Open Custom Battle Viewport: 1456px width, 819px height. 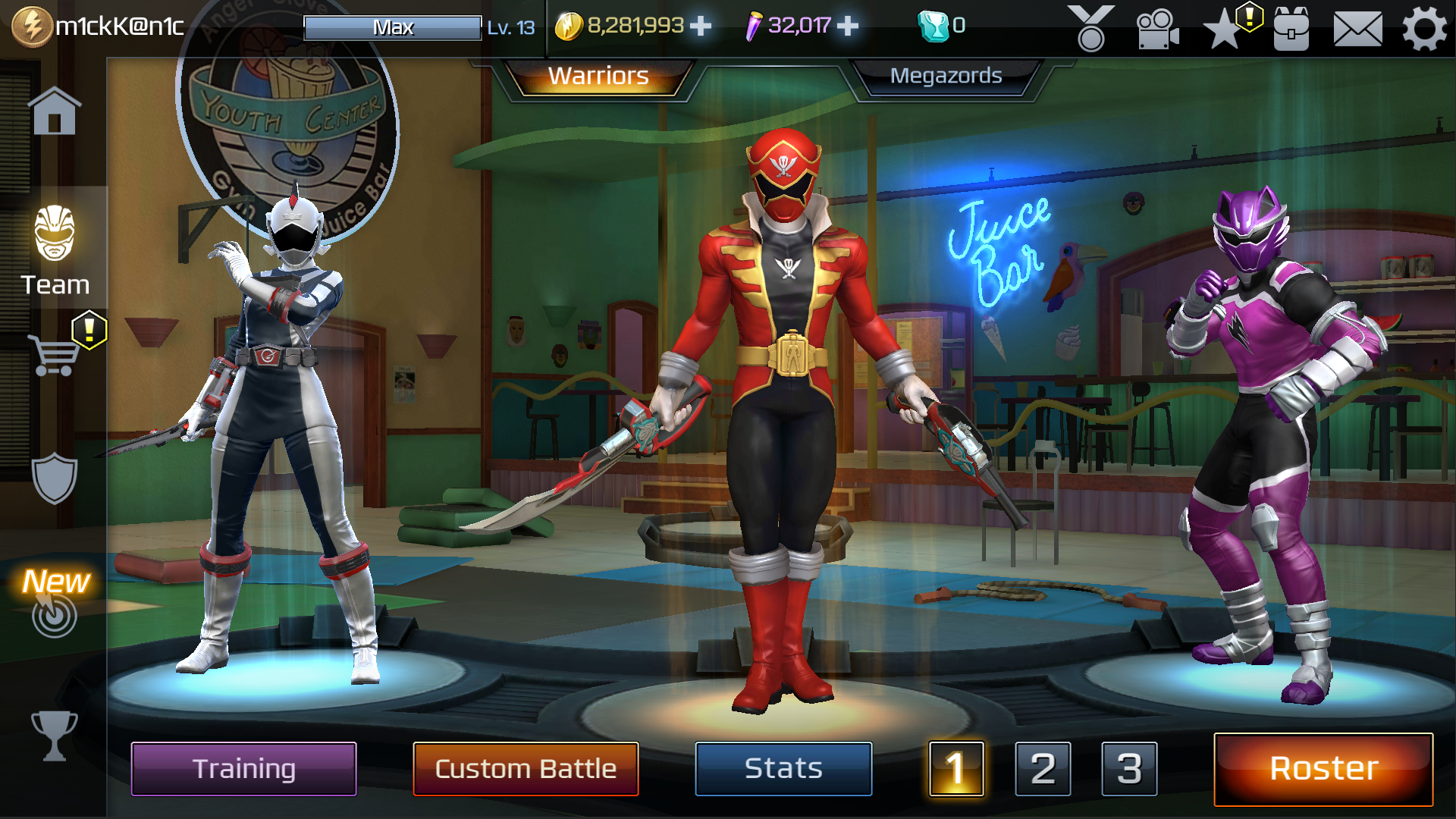[526, 768]
